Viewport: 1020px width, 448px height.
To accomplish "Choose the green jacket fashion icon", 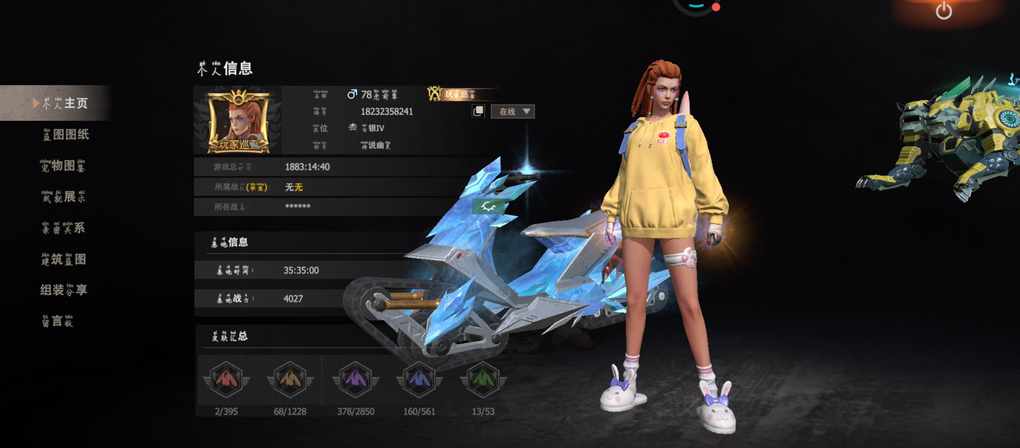I will pos(481,380).
